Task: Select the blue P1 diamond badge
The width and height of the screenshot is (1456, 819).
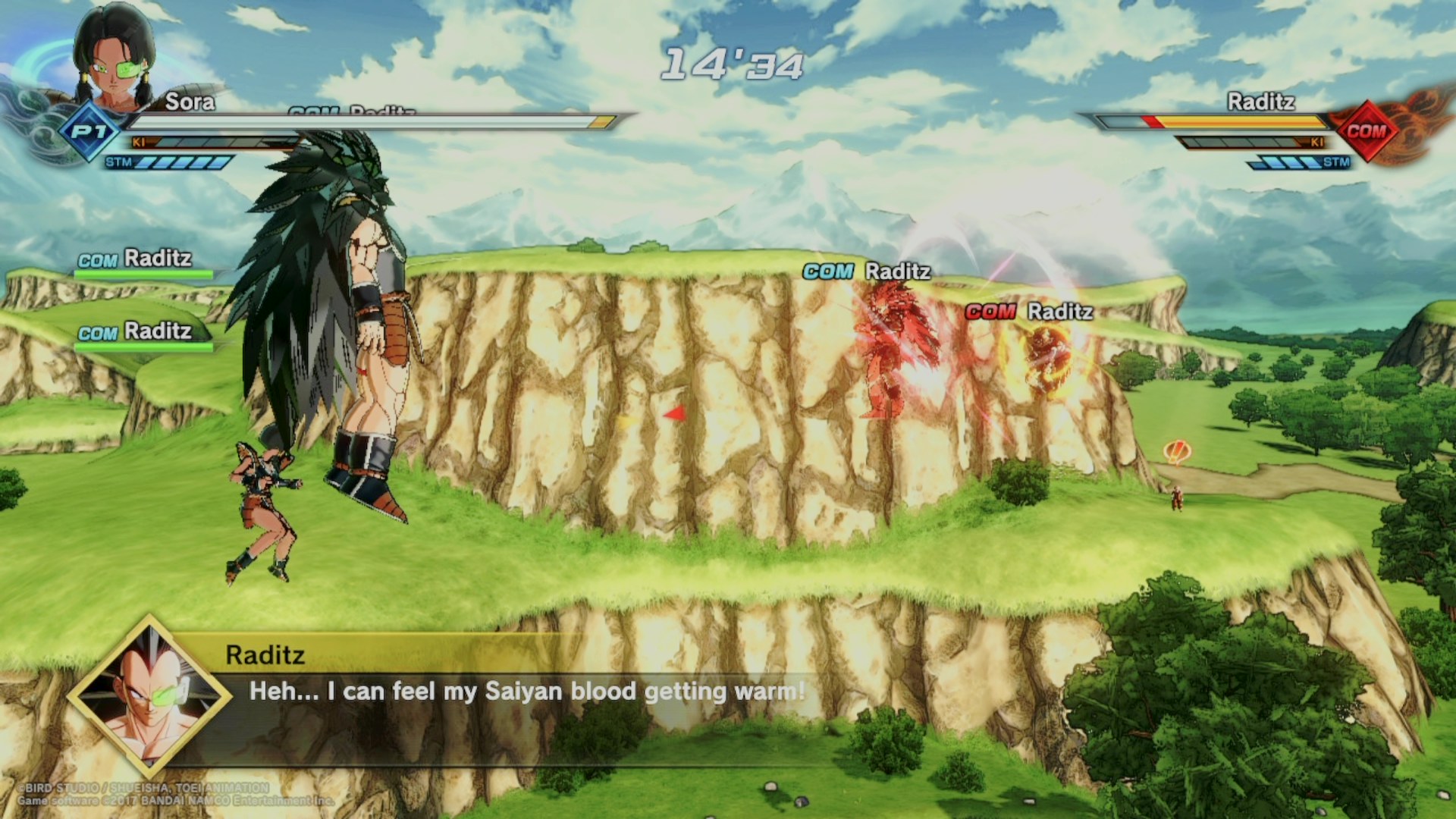Action: 89,132
